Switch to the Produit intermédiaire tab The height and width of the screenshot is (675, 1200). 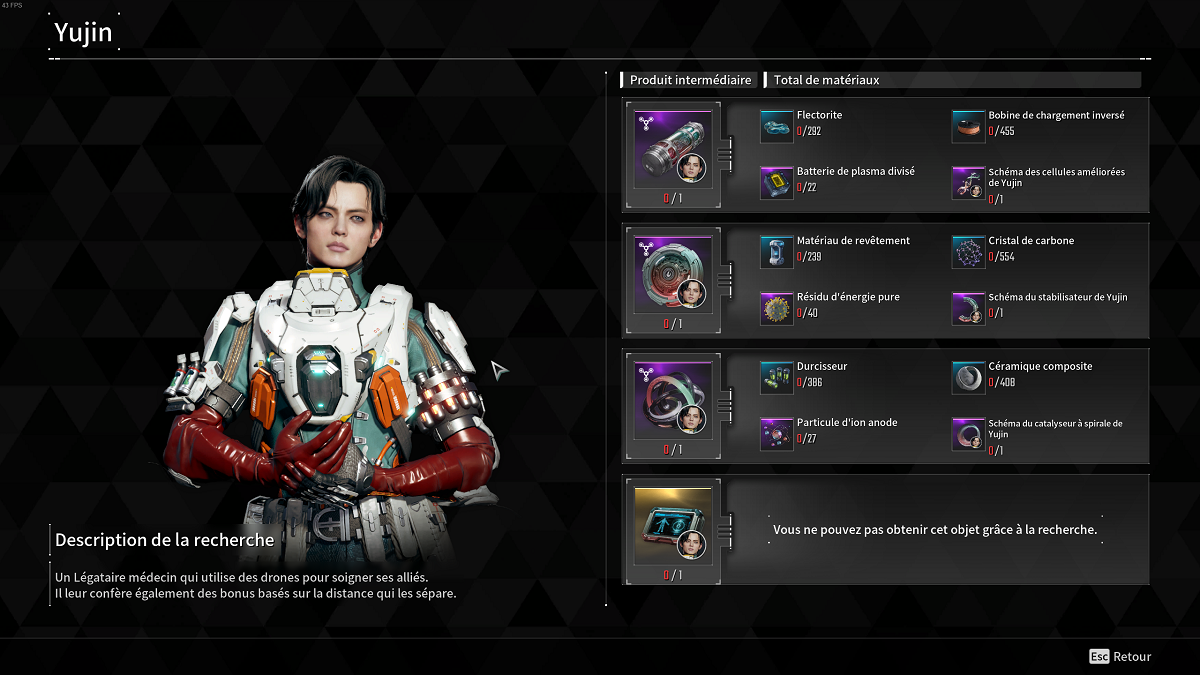[690, 80]
